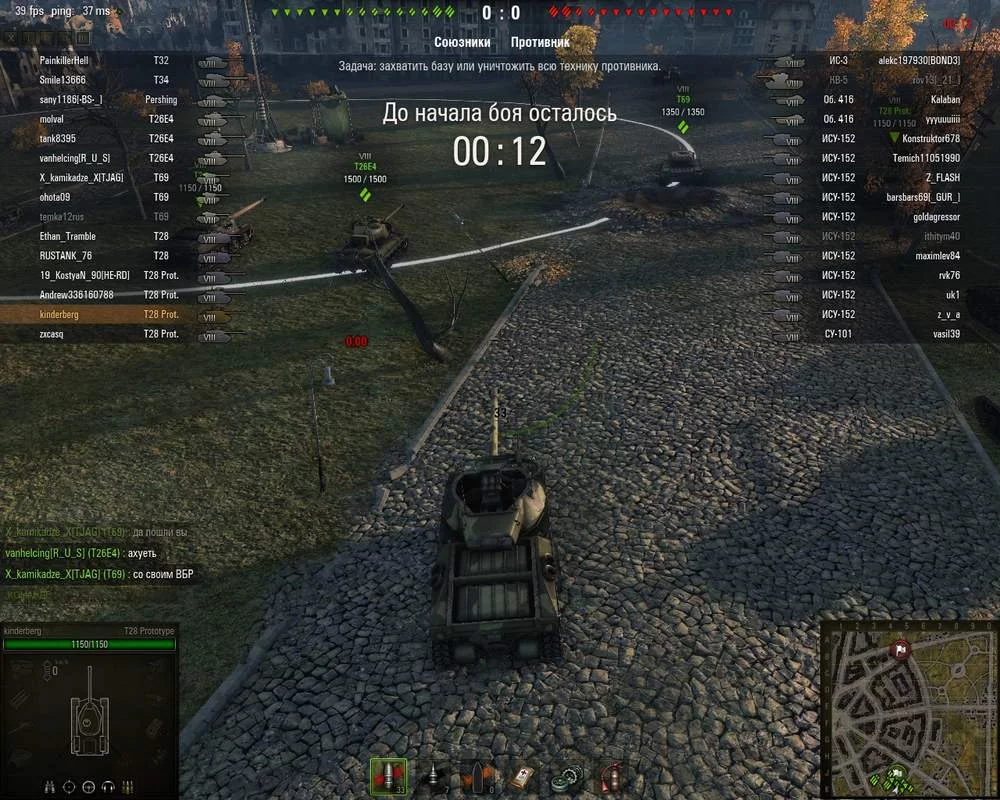Select enemy vasil39 in the СУ-101

(x=880, y=334)
